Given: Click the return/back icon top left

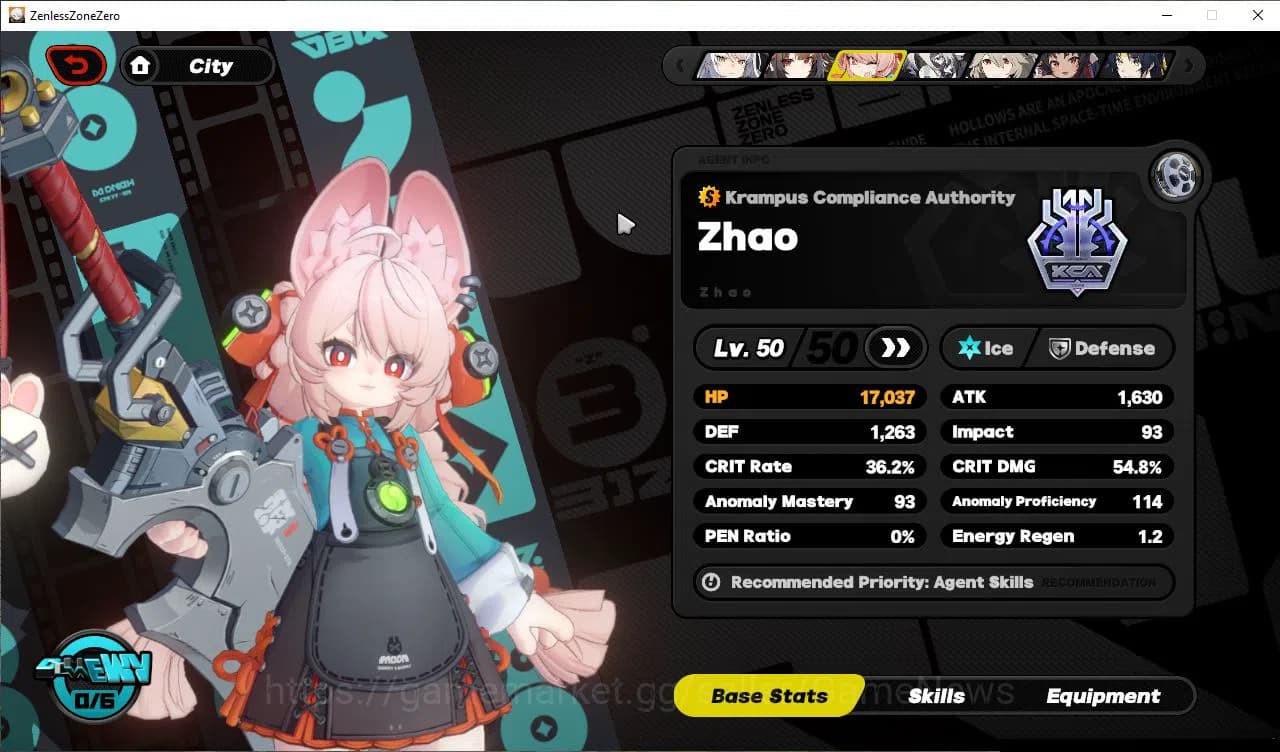Looking at the screenshot, I should pyautogui.click(x=76, y=64).
